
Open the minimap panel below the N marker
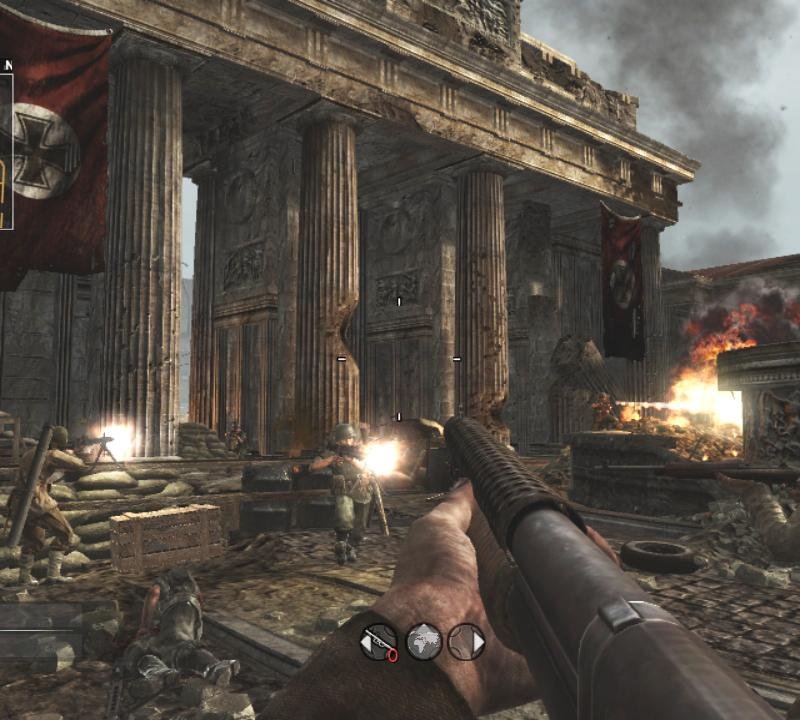5,150
